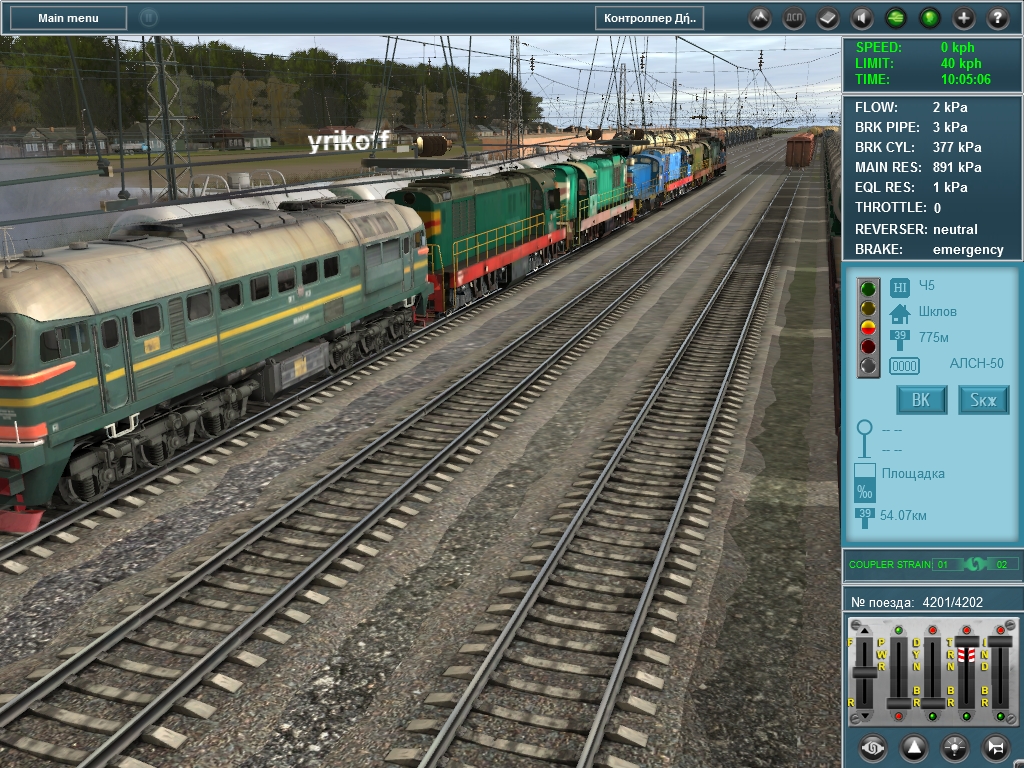Viewport: 1024px width, 768px height.
Task: Toggle the speaker sound icon
Action: tap(862, 18)
